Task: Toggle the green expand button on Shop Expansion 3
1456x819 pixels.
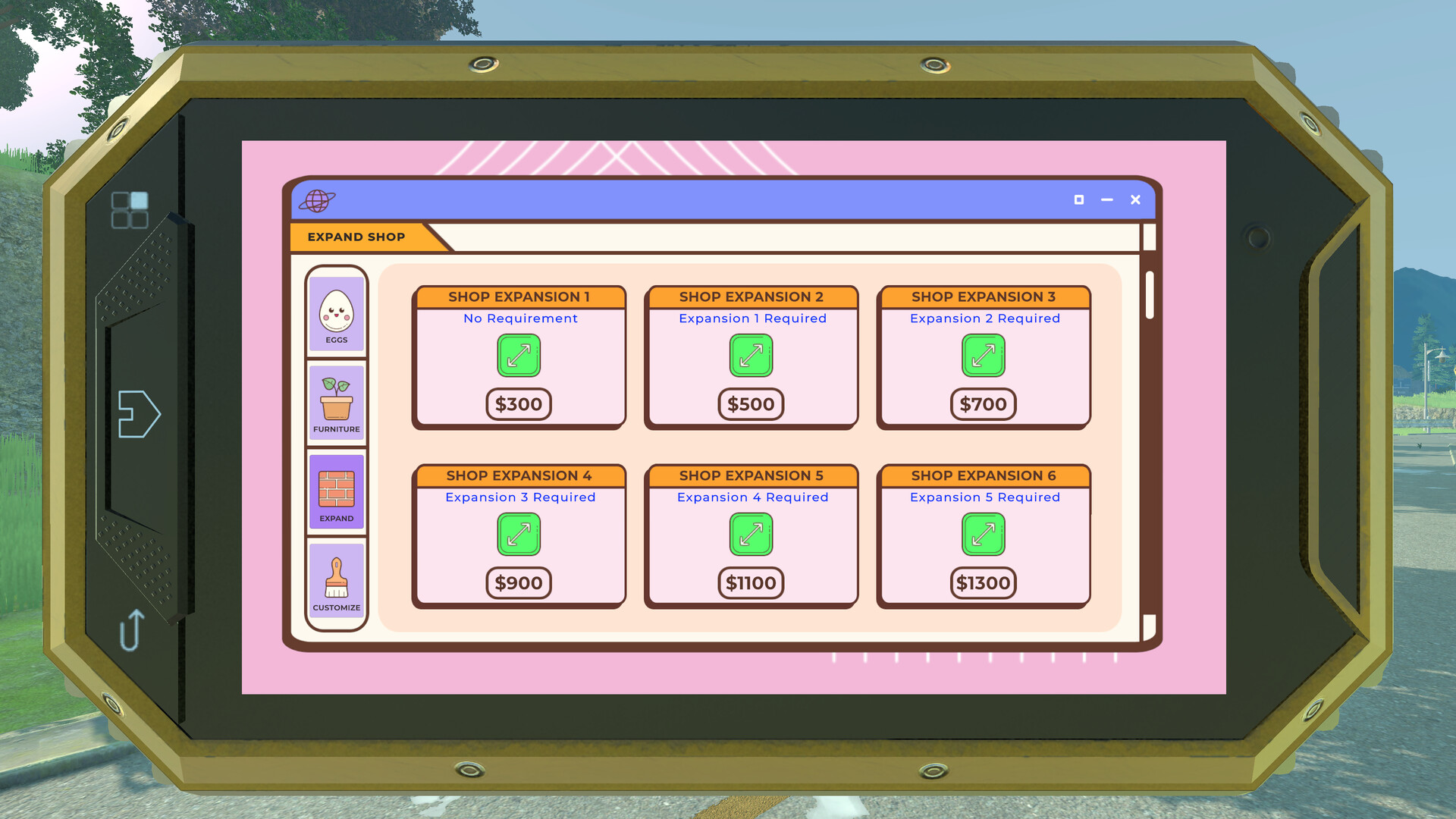Action: click(x=984, y=355)
